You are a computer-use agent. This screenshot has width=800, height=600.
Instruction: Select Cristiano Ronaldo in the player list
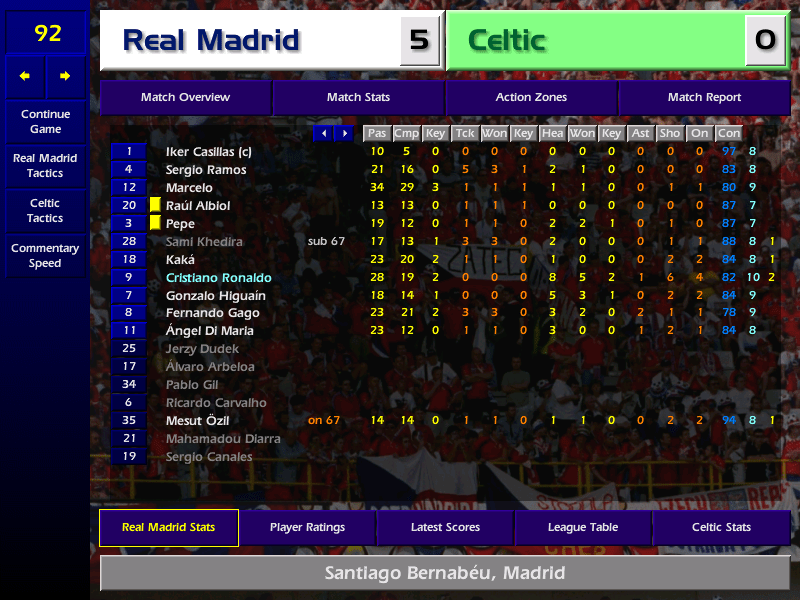coord(218,278)
